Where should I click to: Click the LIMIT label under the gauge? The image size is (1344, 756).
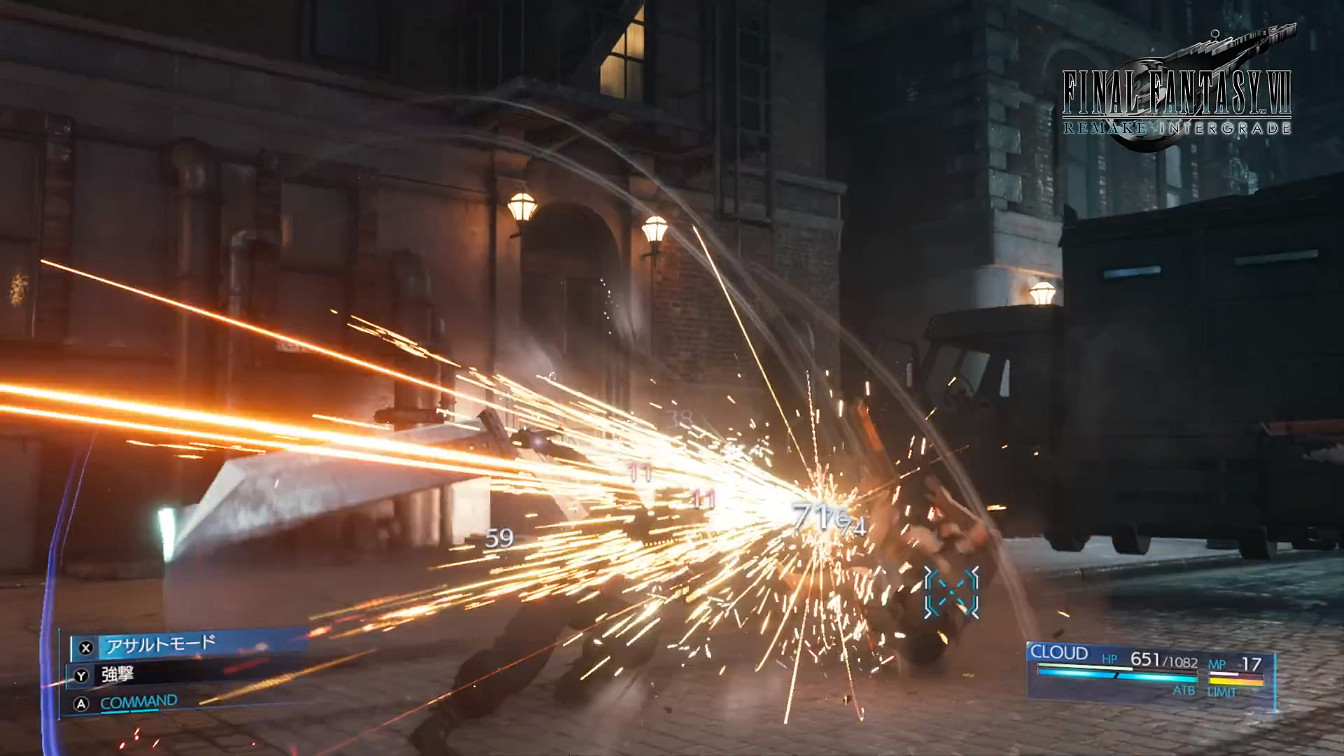1223,690
